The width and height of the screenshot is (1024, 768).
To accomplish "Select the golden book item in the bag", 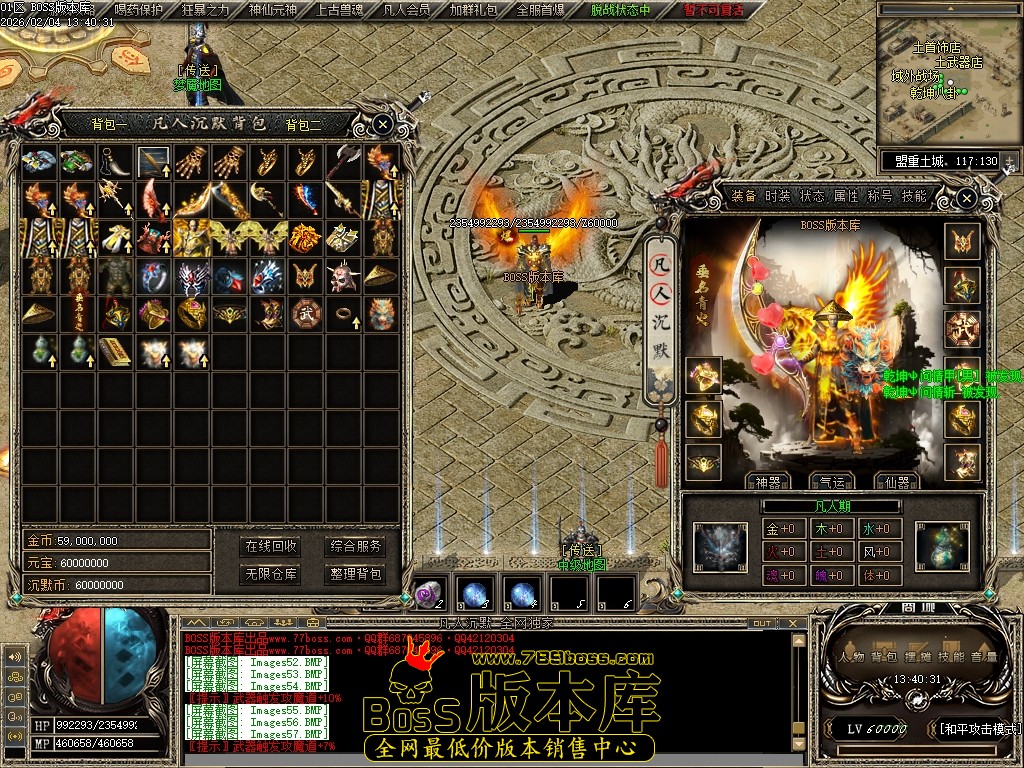I will point(115,351).
